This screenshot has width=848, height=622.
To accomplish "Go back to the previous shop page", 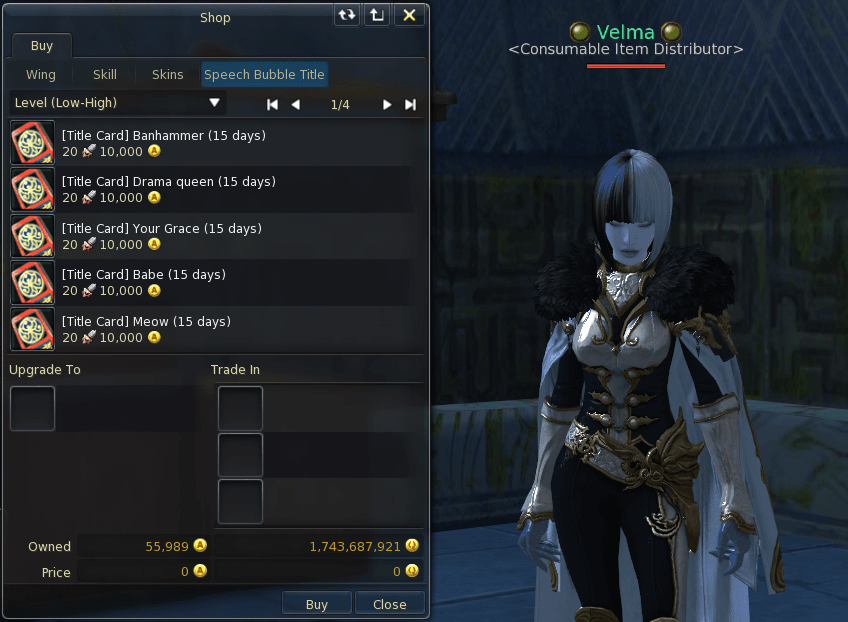I will [x=295, y=104].
